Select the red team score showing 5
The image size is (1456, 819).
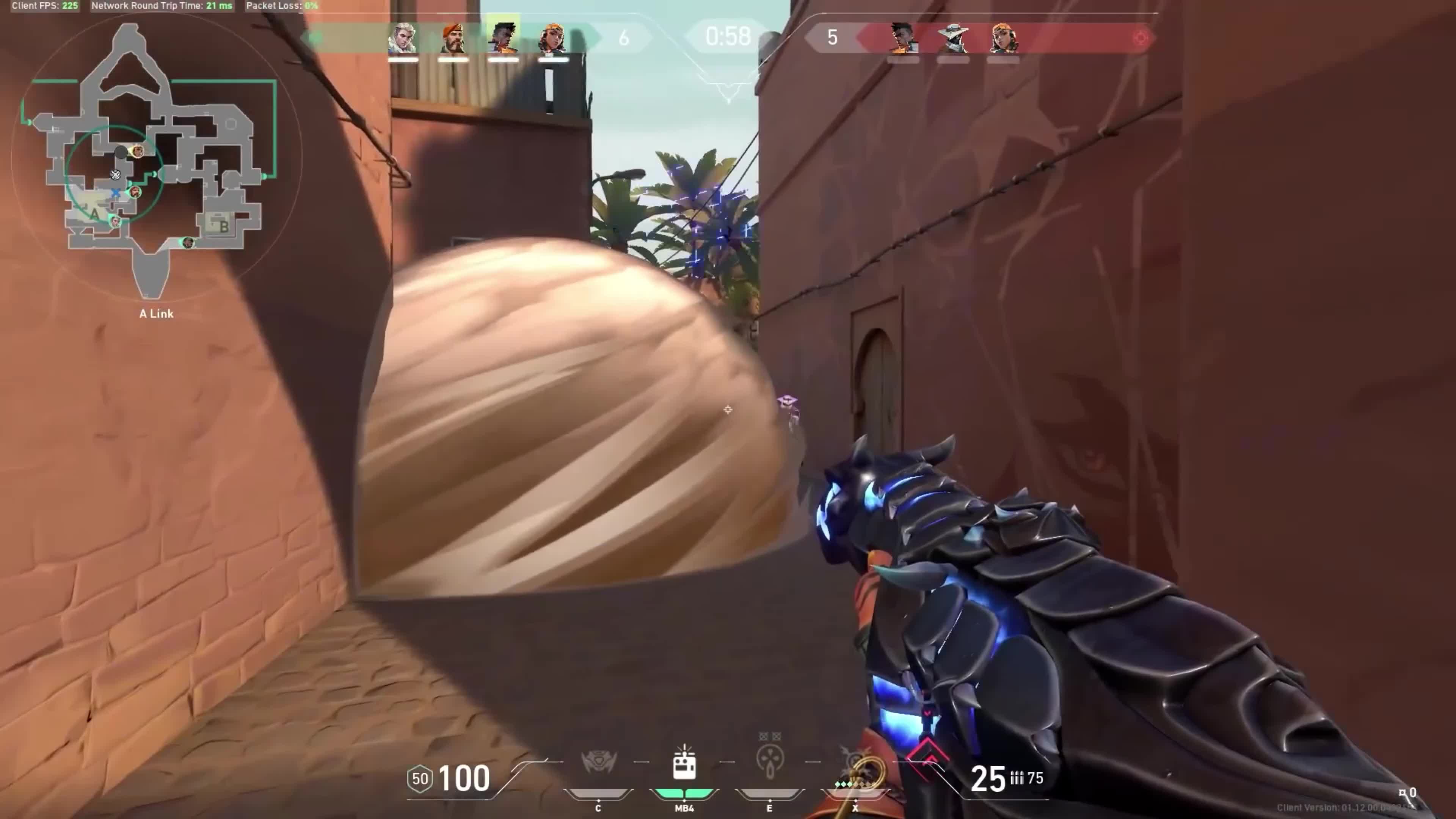pos(831,38)
